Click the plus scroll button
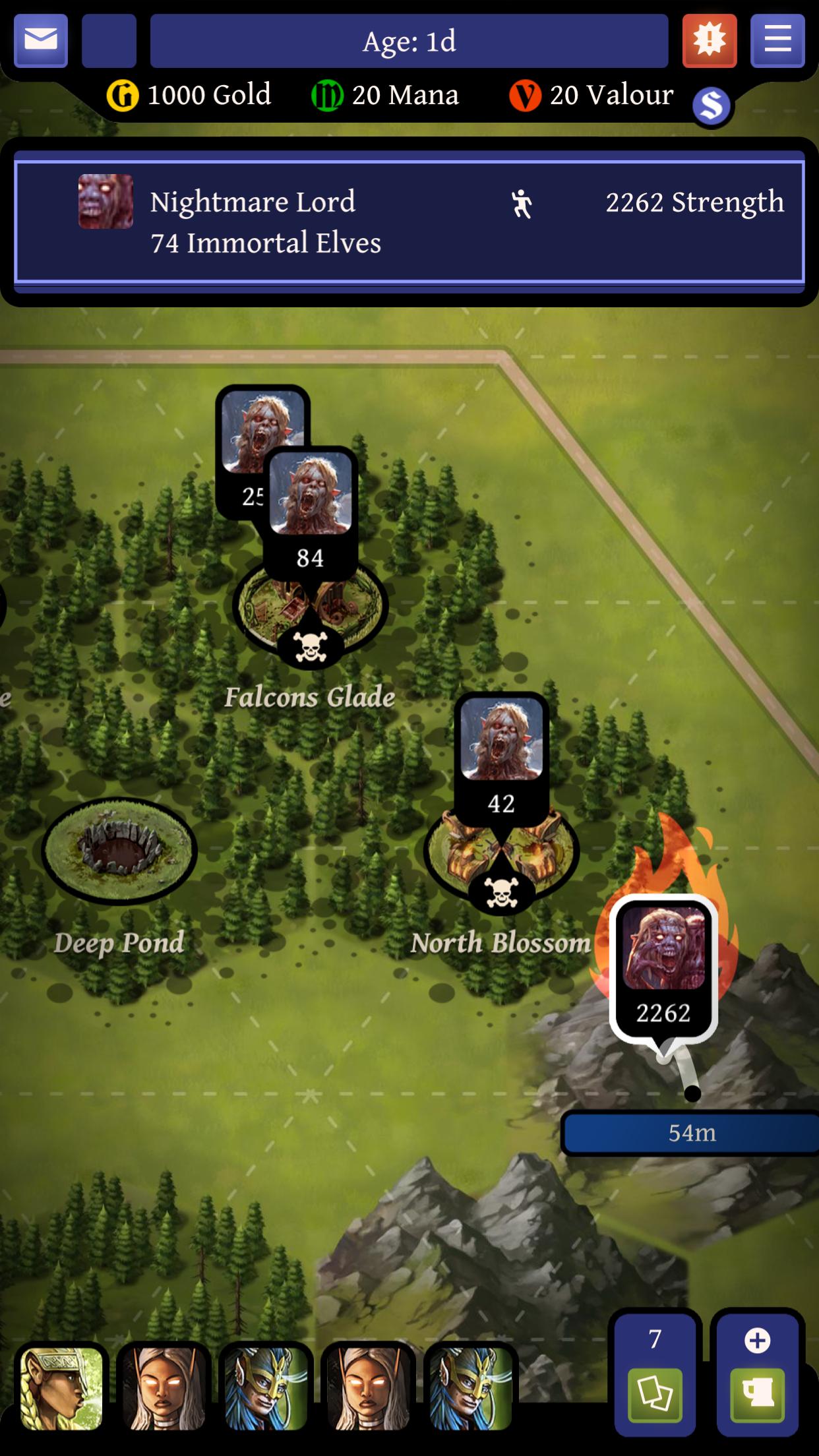Image resolution: width=819 pixels, height=1456 pixels. tap(757, 1375)
